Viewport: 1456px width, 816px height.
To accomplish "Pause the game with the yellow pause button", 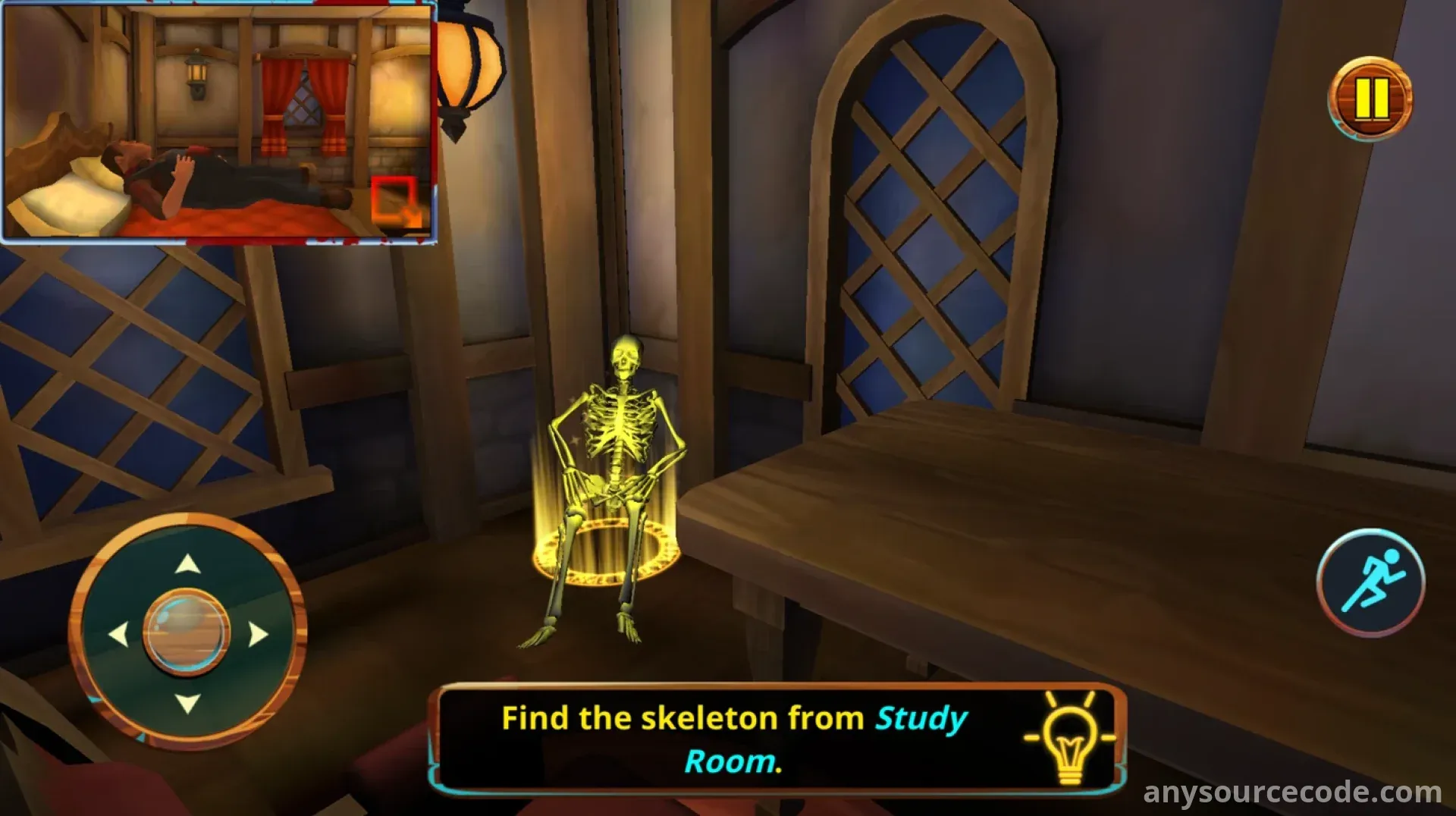I will coord(1370,99).
